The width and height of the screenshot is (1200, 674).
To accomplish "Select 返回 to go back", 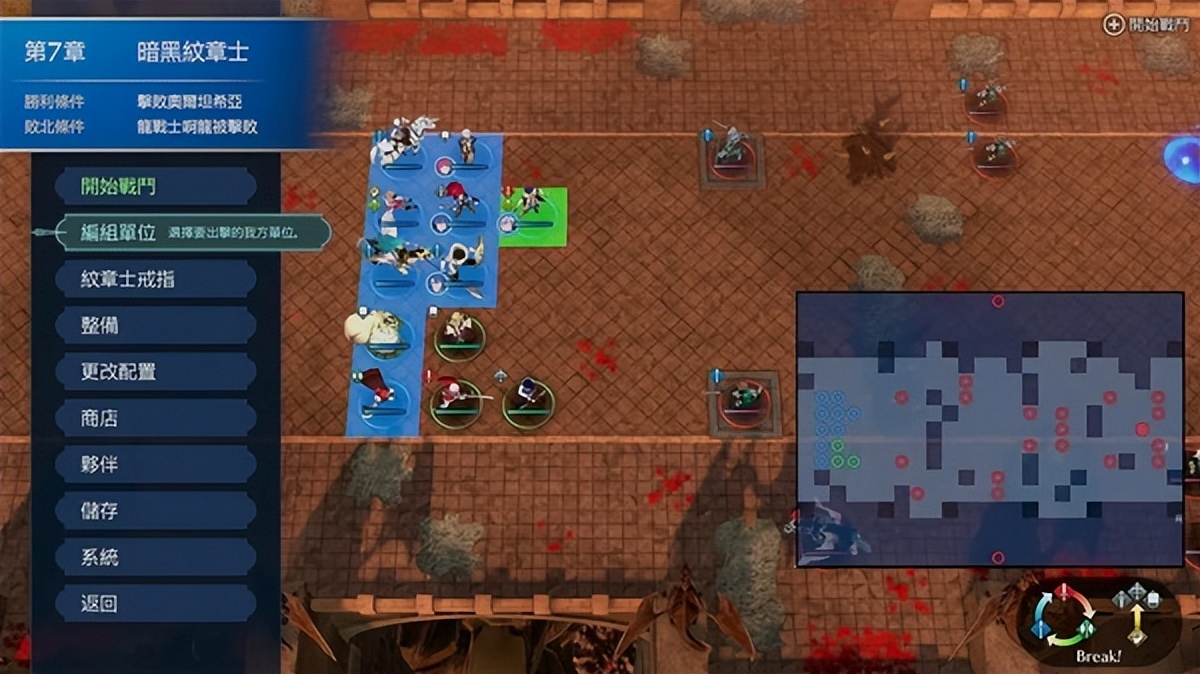I will pyautogui.click(x=155, y=604).
